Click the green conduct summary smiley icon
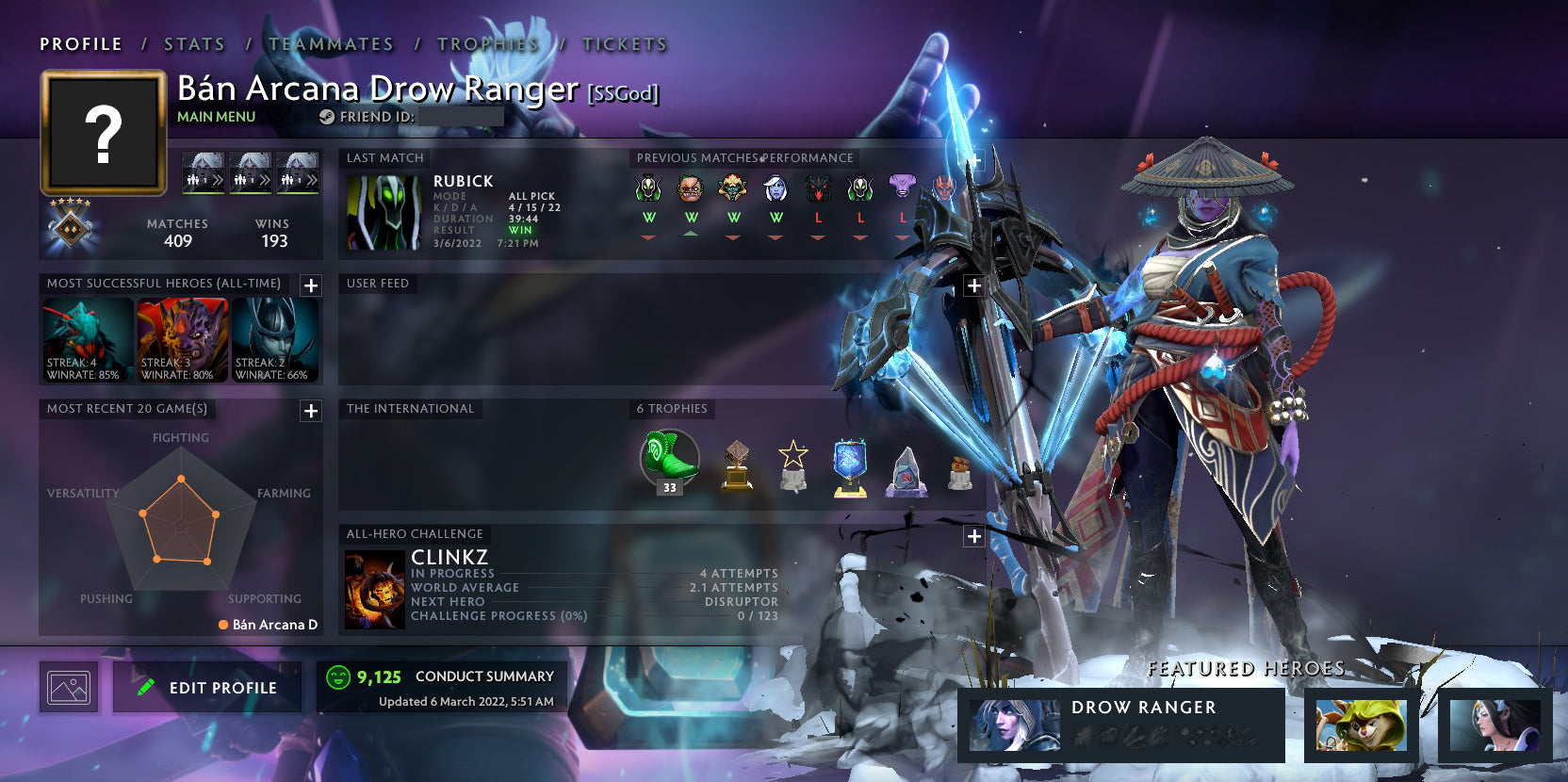 [337, 676]
